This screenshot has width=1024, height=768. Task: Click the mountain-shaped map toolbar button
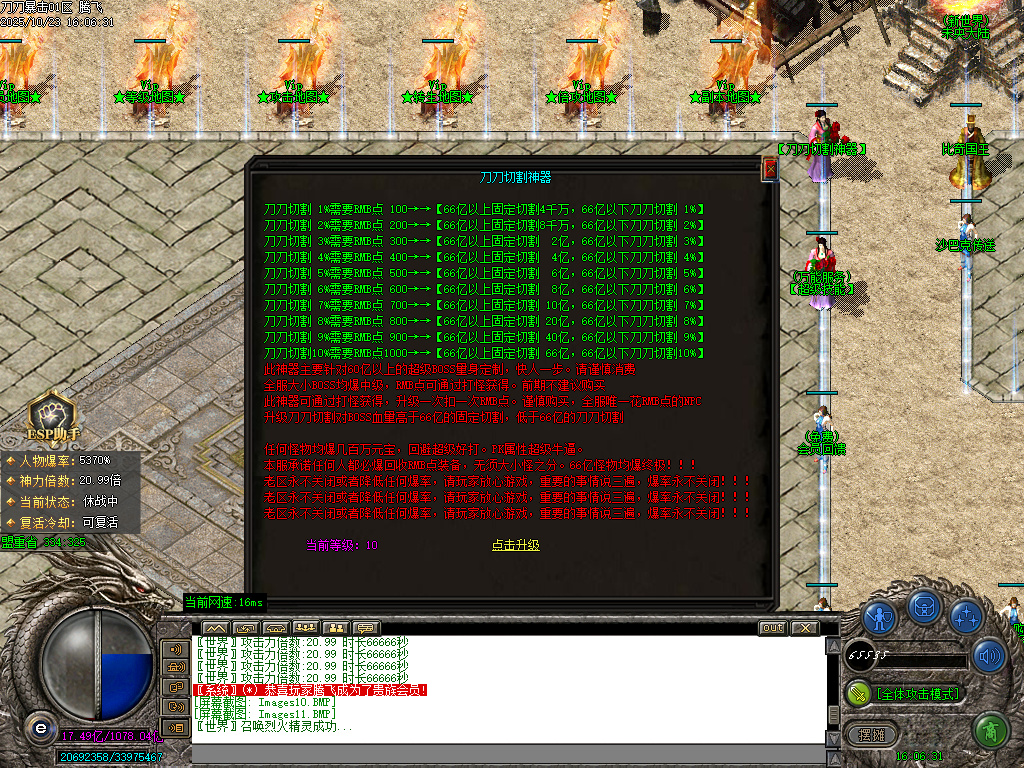(215, 628)
